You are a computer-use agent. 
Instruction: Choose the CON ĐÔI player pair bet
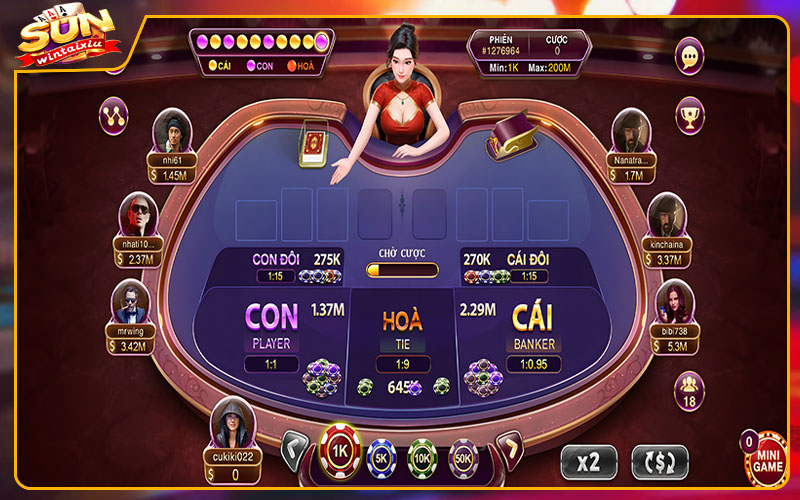click(x=290, y=266)
